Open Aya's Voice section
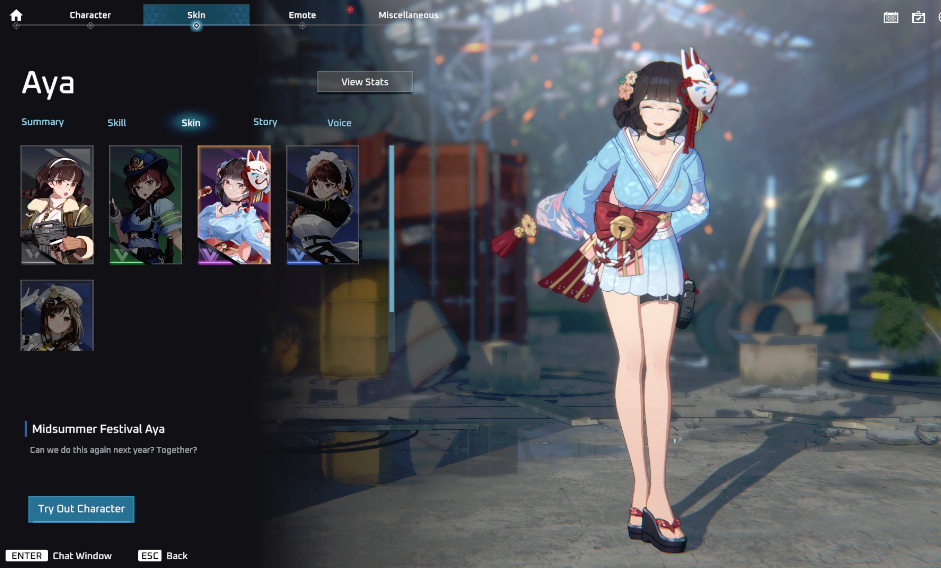 [339, 123]
